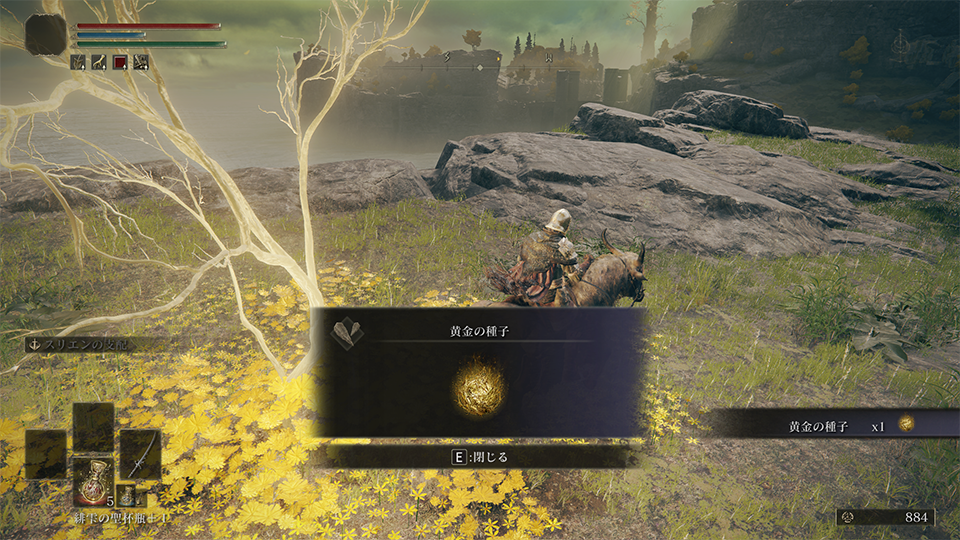Click the item category icon in the popup header
This screenshot has width=960, height=540.
coord(346,331)
